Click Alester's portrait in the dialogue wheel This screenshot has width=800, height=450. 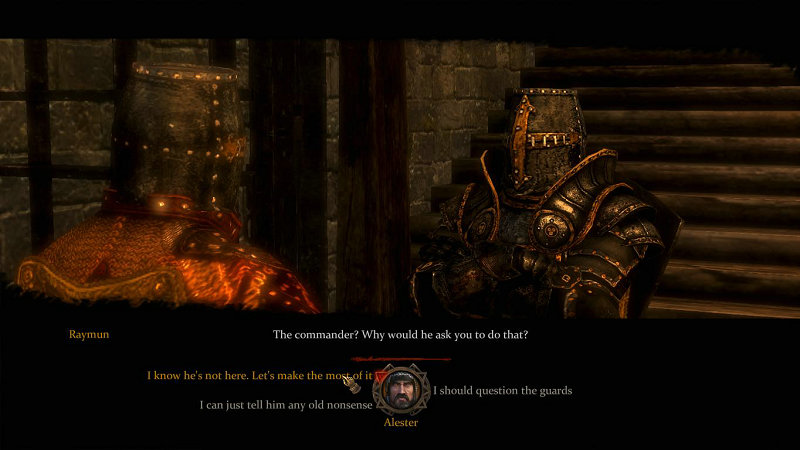click(400, 390)
